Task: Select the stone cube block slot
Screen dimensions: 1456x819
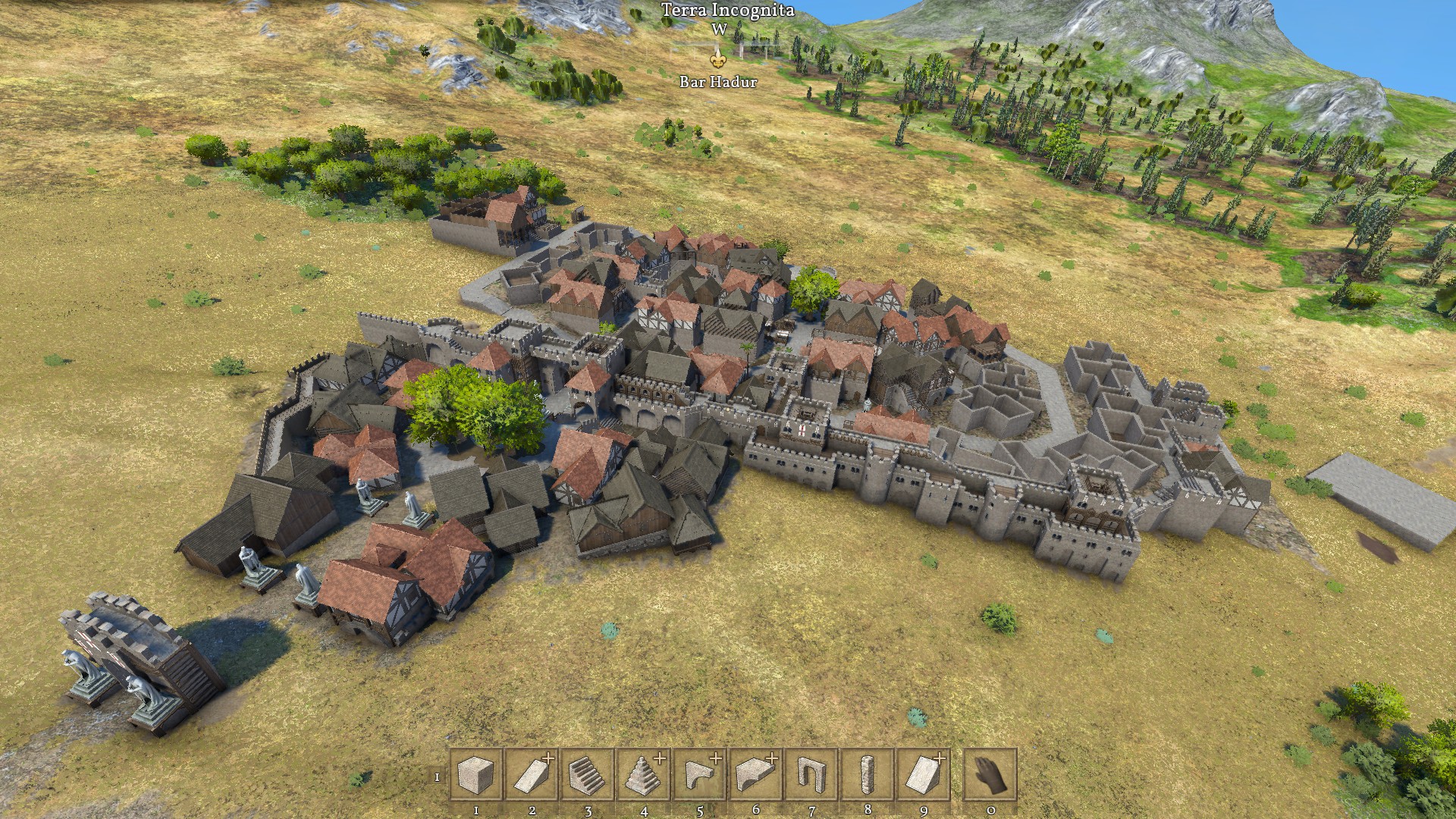Action: tap(476, 775)
